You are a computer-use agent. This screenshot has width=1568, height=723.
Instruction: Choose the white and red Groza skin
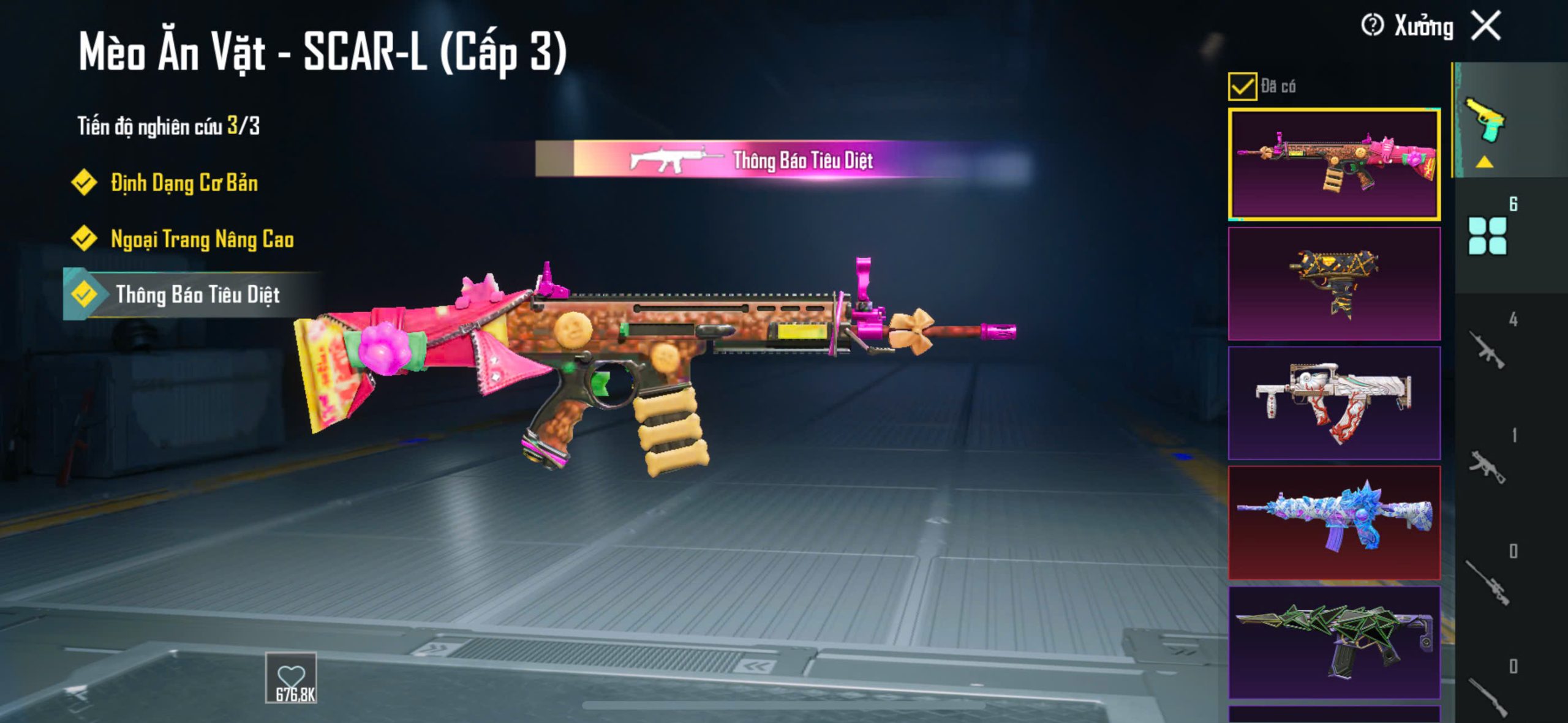[1334, 403]
